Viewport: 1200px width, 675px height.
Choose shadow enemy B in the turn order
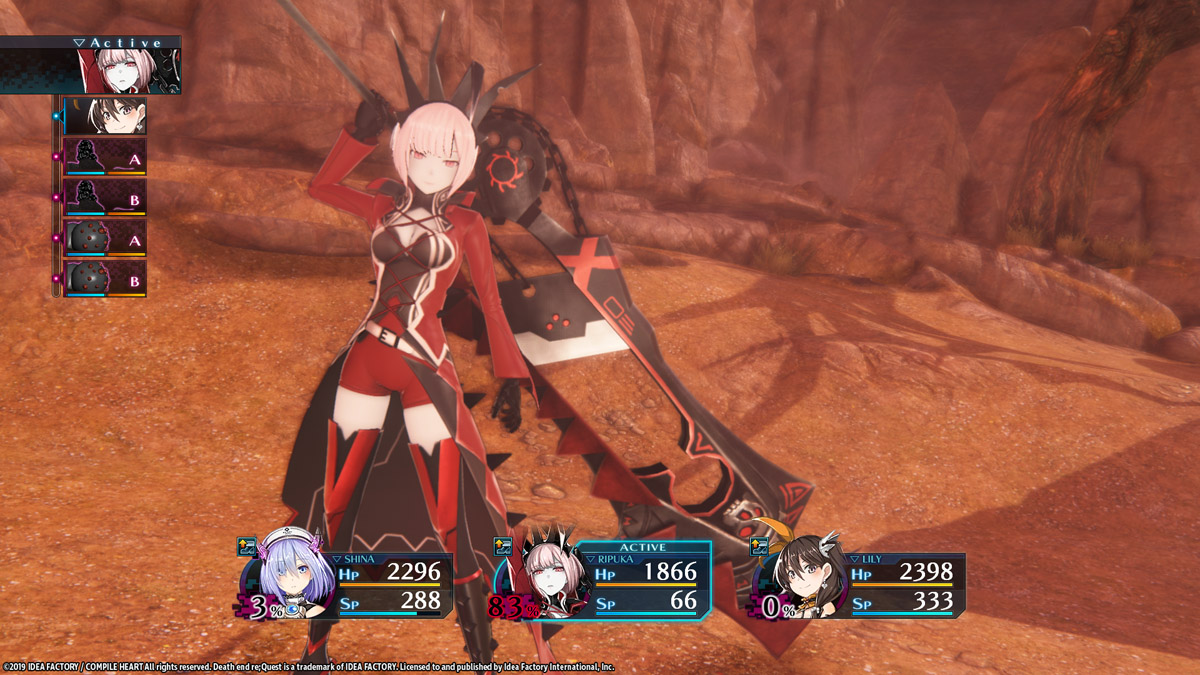tap(105, 198)
